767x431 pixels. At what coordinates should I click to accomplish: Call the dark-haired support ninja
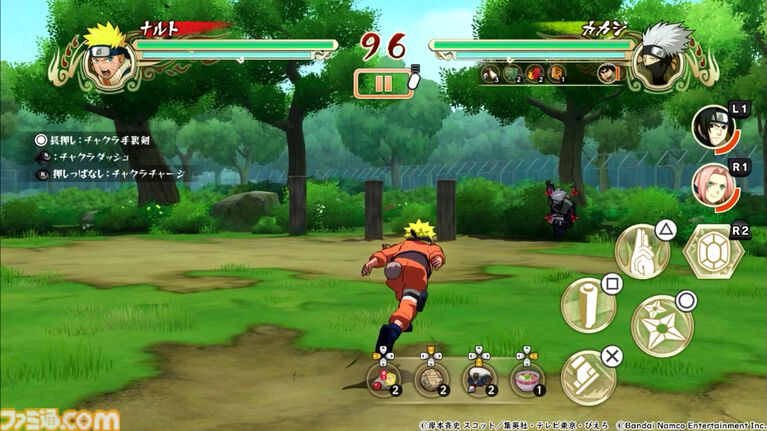(711, 127)
